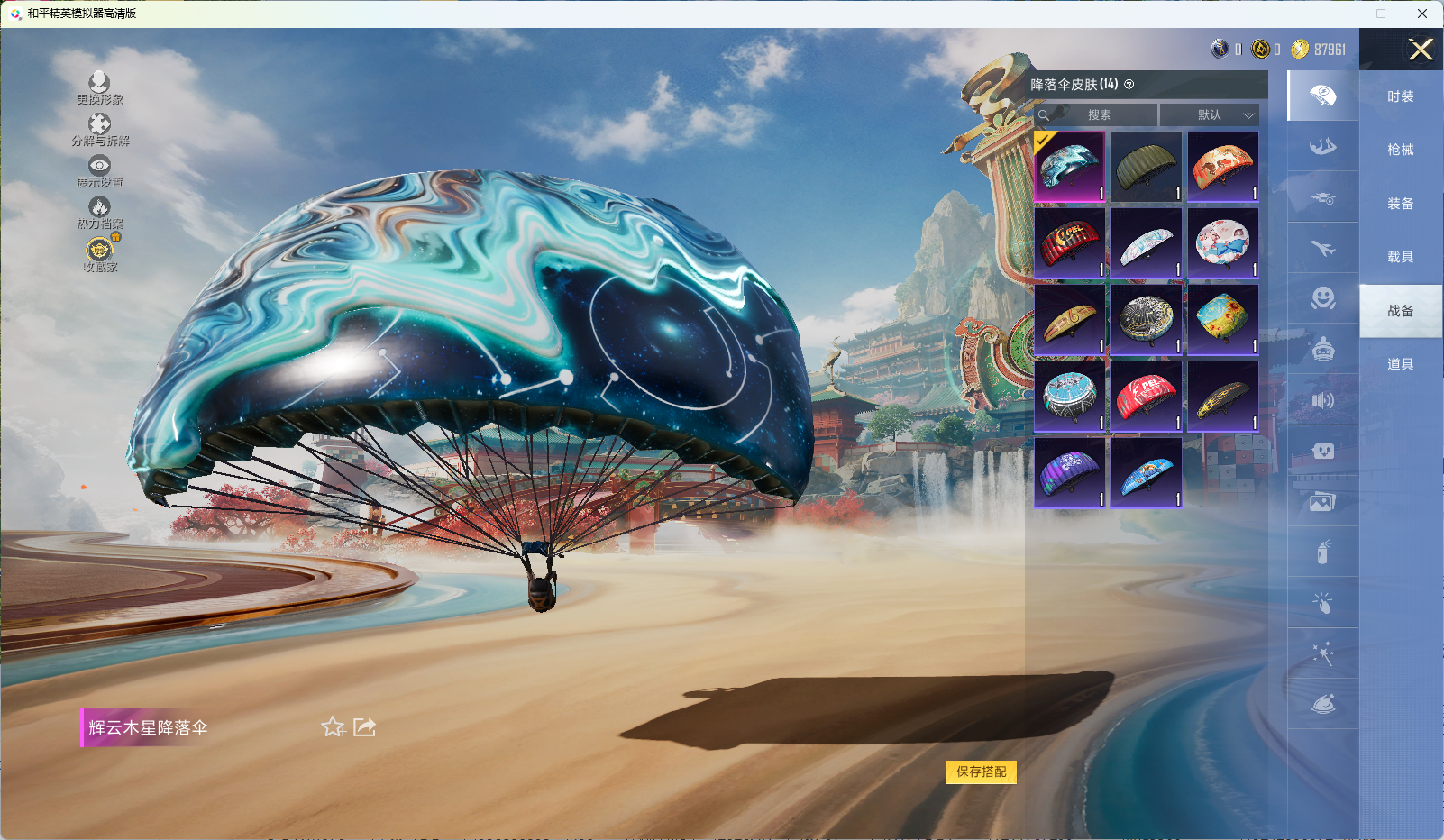Click the 保存搭配 button
The height and width of the screenshot is (840, 1444).
(x=981, y=772)
